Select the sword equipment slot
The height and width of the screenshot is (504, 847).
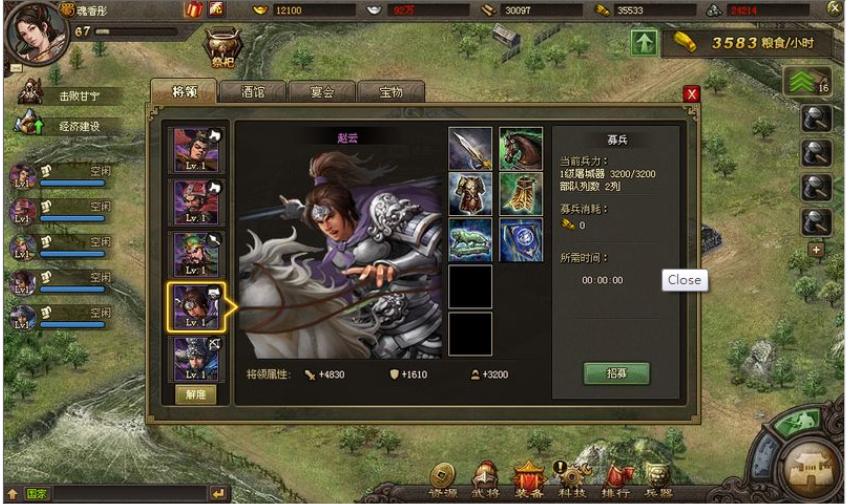(469, 148)
